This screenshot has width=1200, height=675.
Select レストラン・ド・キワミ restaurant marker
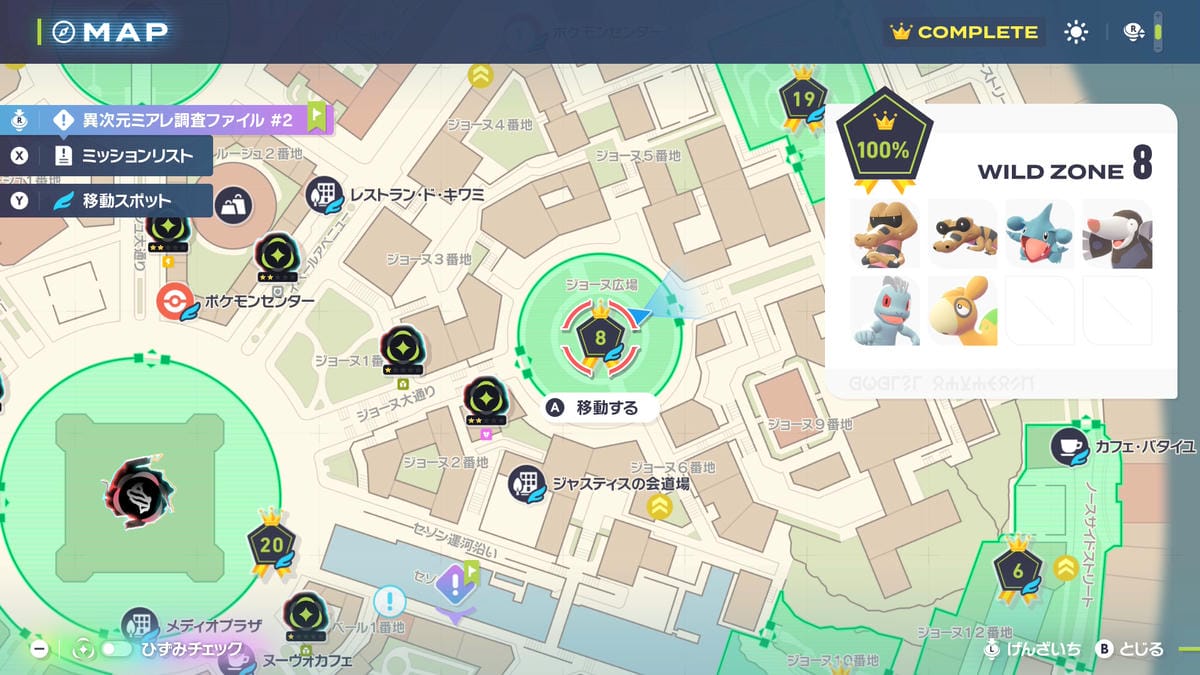point(325,194)
